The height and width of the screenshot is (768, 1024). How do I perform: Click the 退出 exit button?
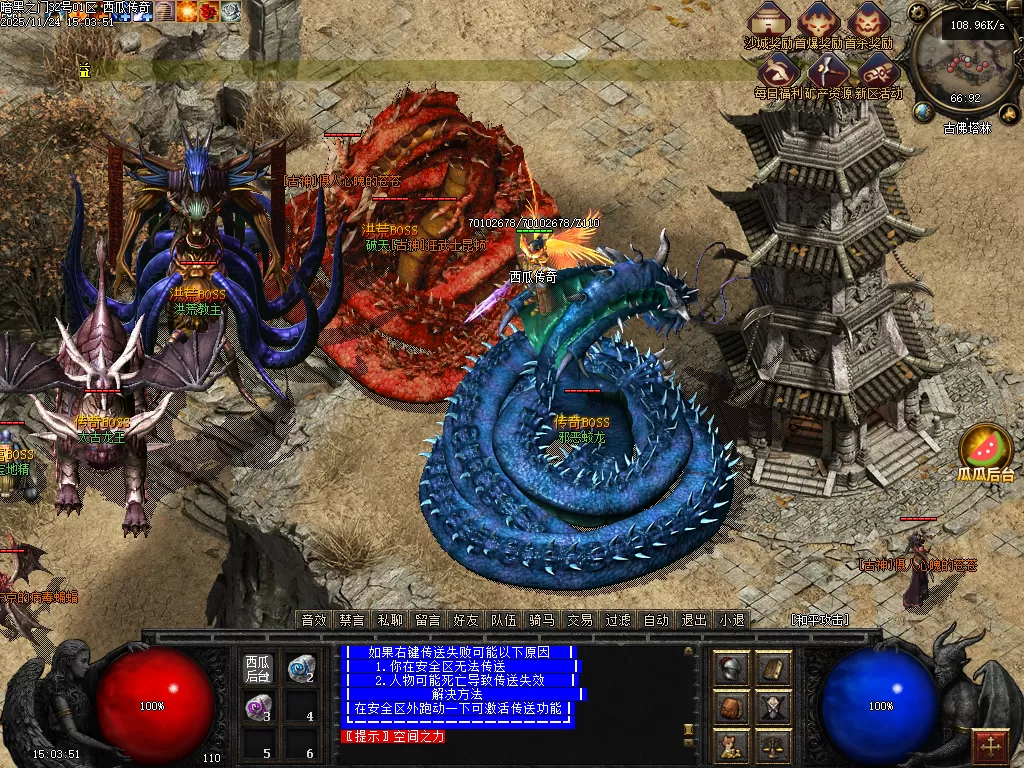coord(694,620)
